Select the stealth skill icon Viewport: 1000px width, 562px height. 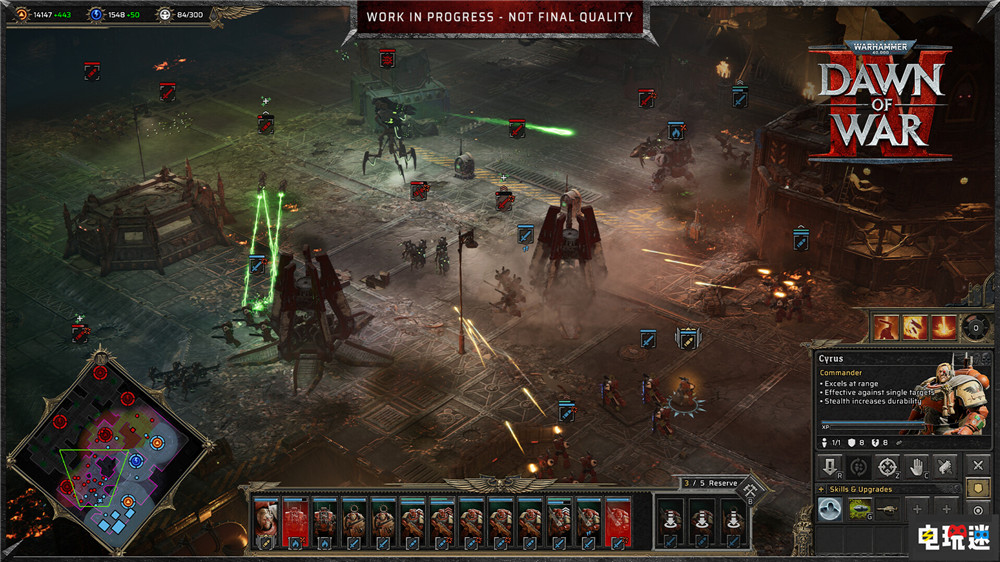829,509
